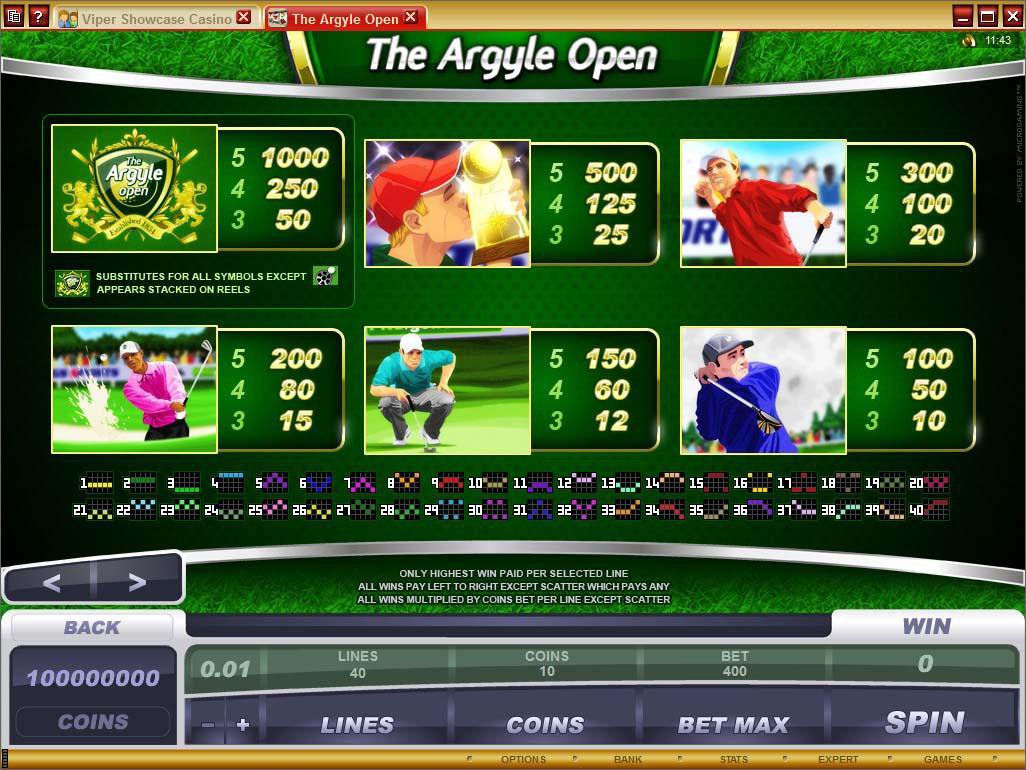Switch to the Viper Showcase Casino tab
This screenshot has height=770, width=1026.
pyautogui.click(x=150, y=18)
